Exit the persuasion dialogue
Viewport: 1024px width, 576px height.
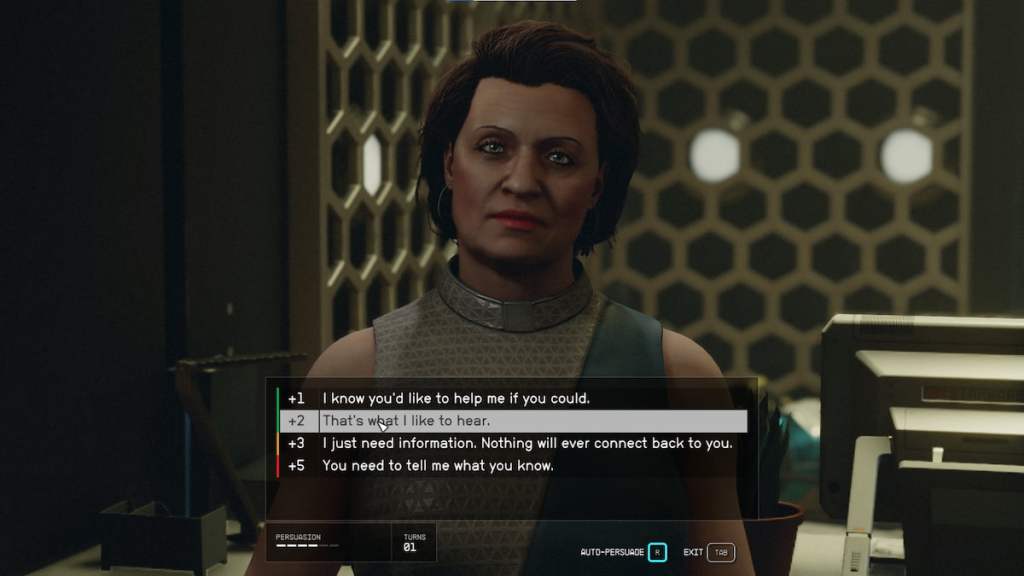(x=720, y=552)
